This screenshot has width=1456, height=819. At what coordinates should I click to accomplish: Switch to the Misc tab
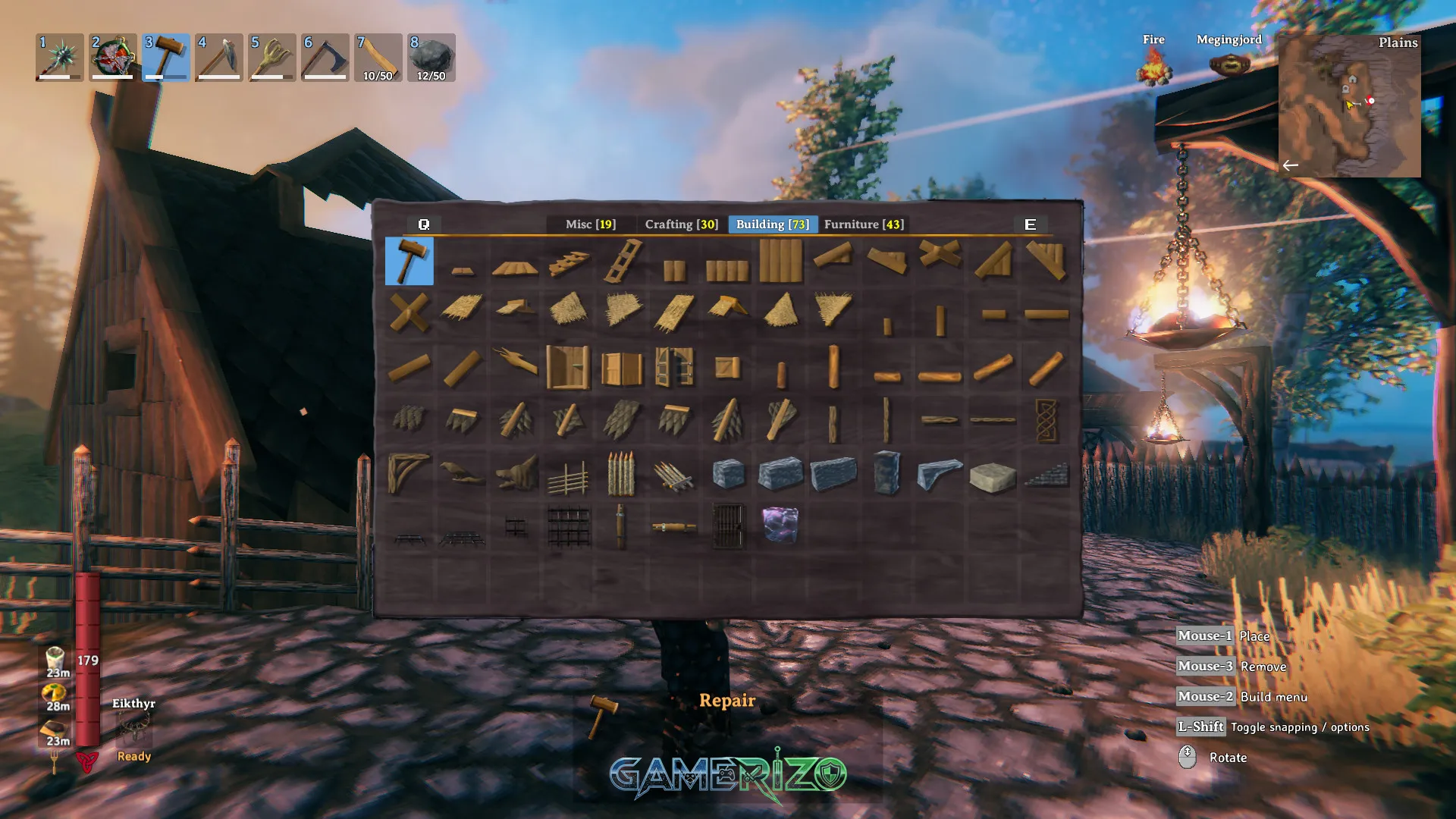click(590, 224)
